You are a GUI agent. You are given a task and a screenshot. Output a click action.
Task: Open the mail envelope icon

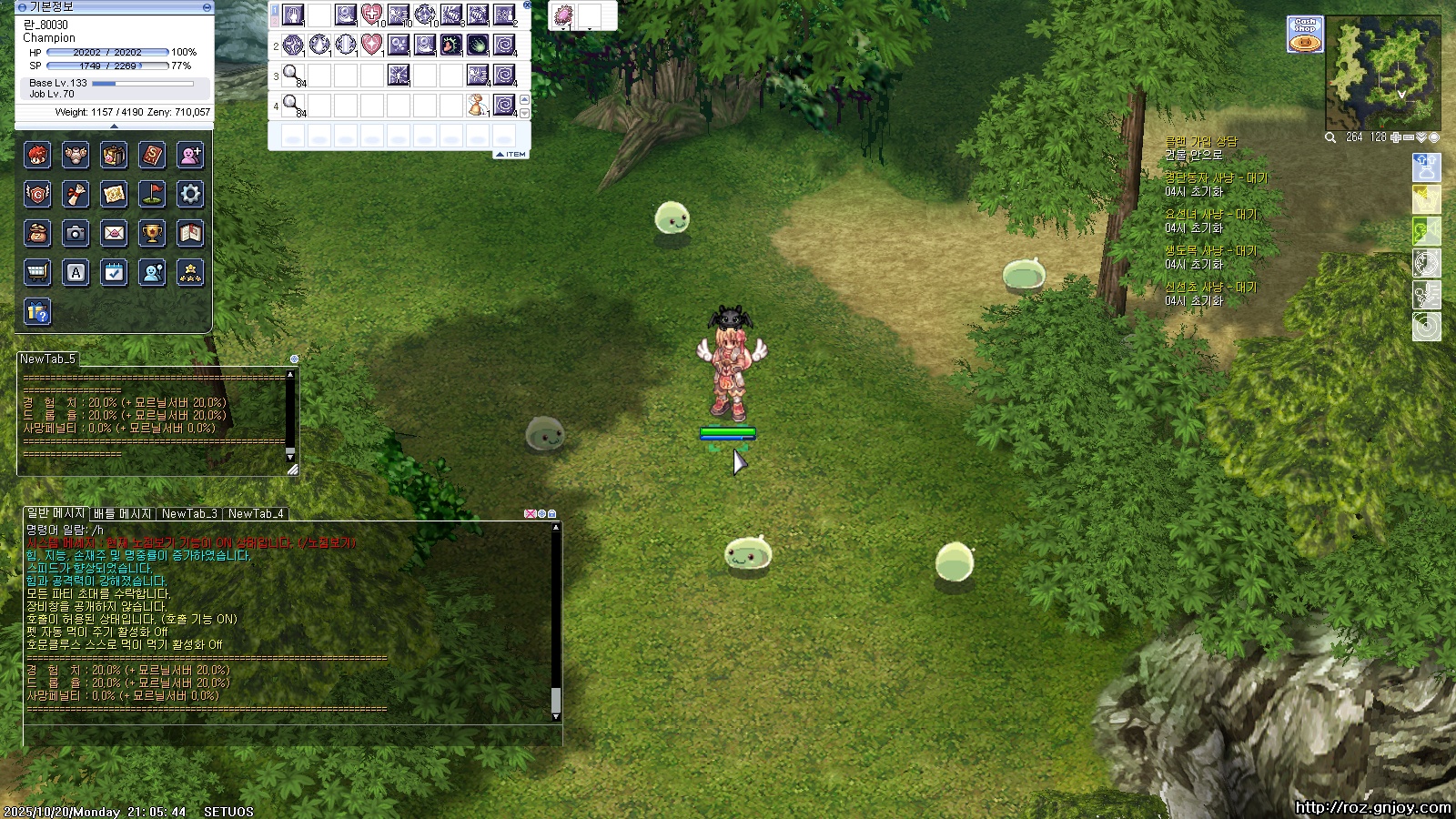pyautogui.click(x=114, y=234)
